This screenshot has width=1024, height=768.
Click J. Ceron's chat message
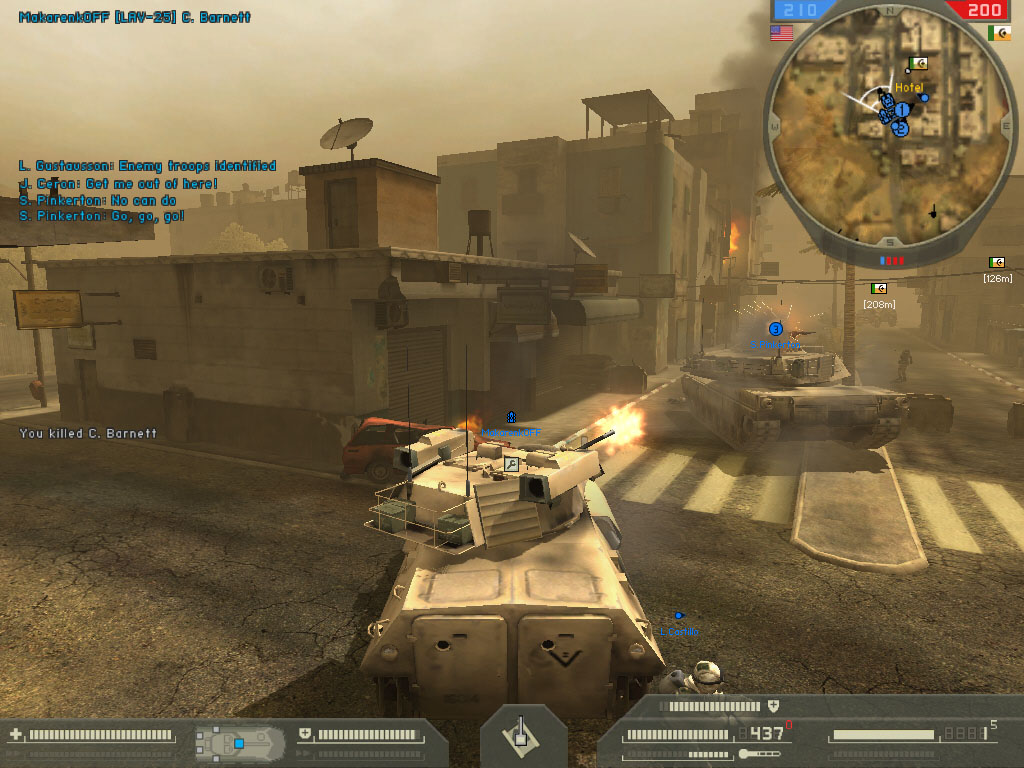coord(118,184)
